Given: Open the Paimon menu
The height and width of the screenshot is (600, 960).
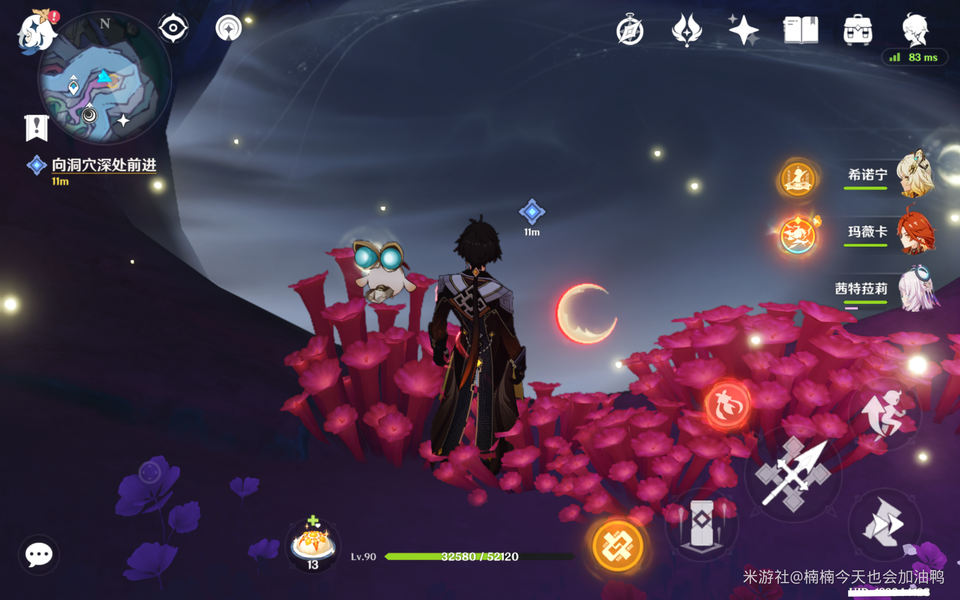Looking at the screenshot, I should point(36,32).
